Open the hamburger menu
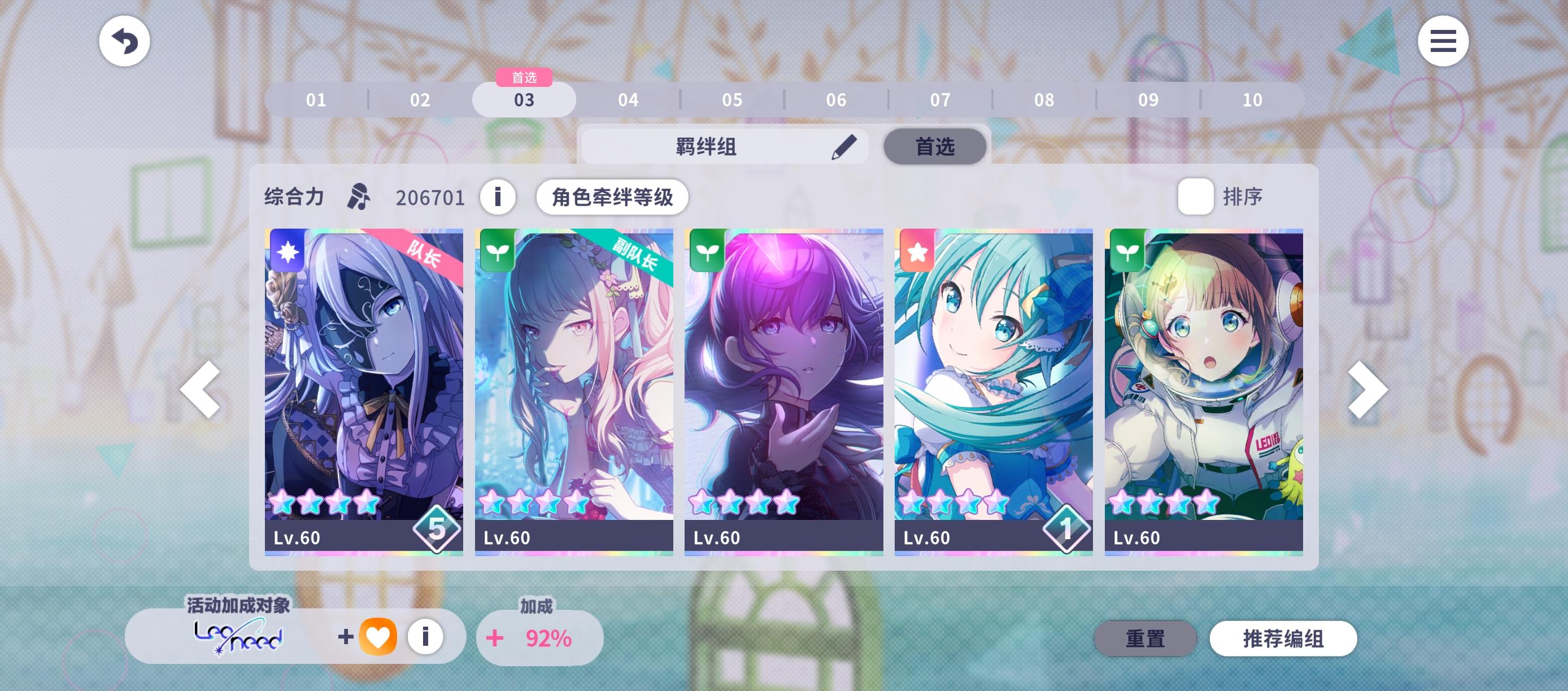 (1443, 41)
